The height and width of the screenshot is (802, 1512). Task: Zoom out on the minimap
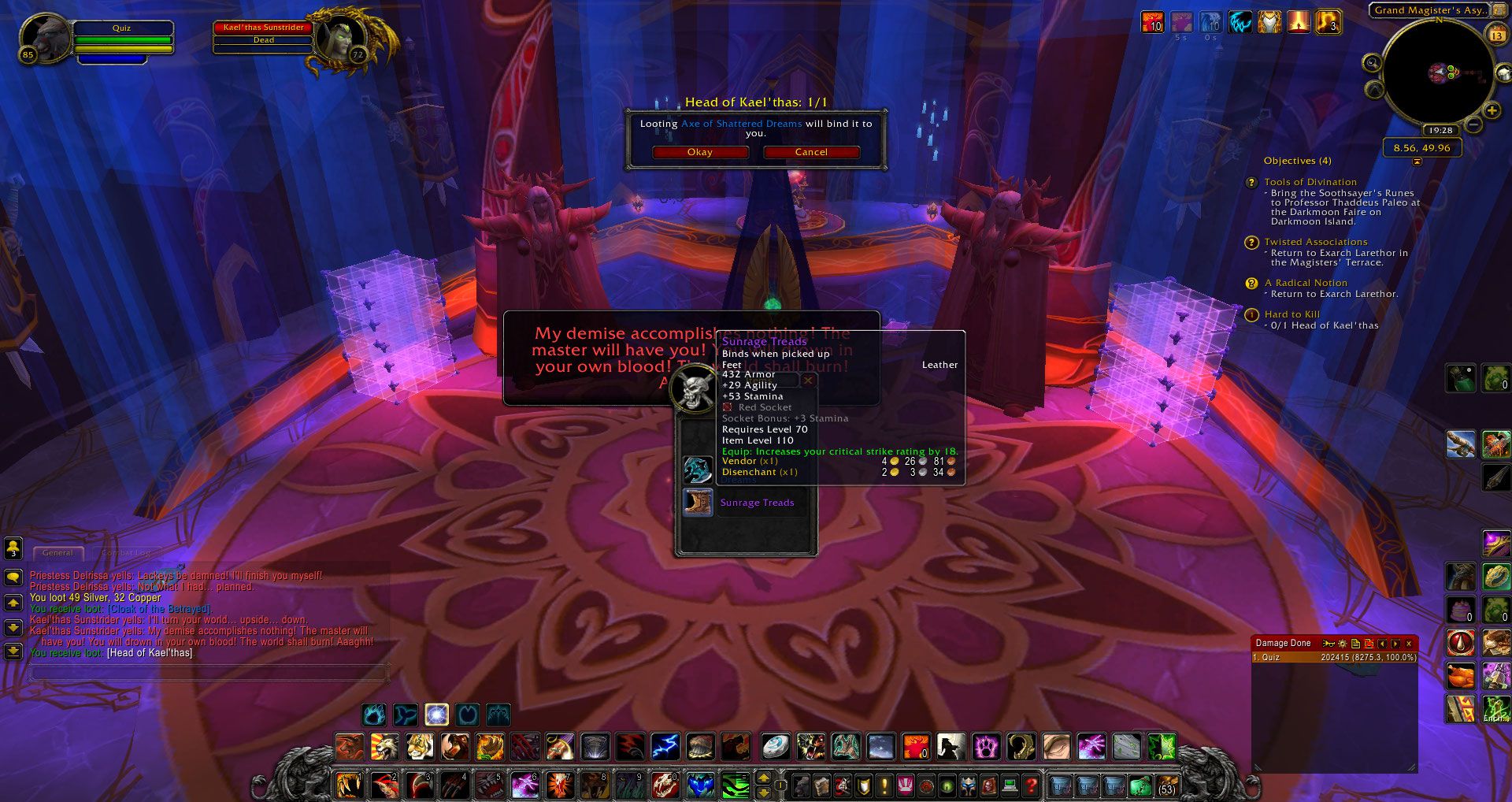(x=1474, y=125)
